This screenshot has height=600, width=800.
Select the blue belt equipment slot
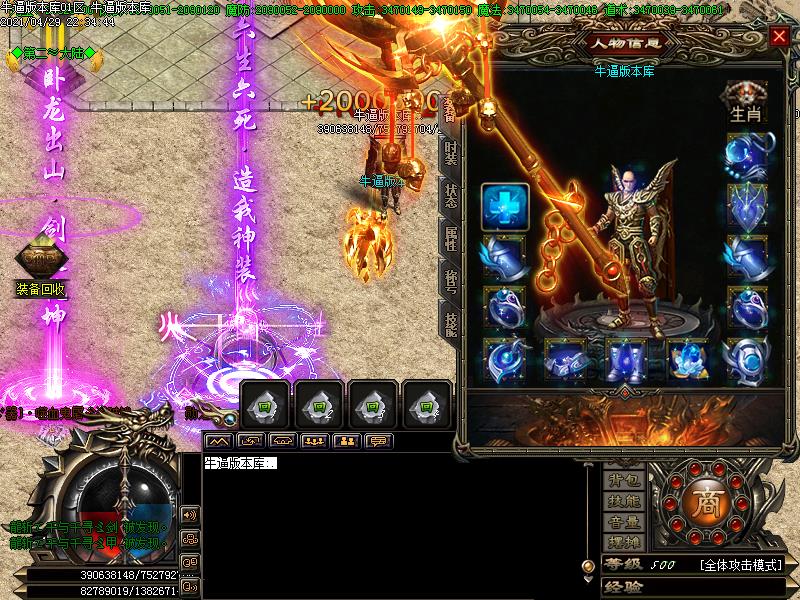point(562,358)
